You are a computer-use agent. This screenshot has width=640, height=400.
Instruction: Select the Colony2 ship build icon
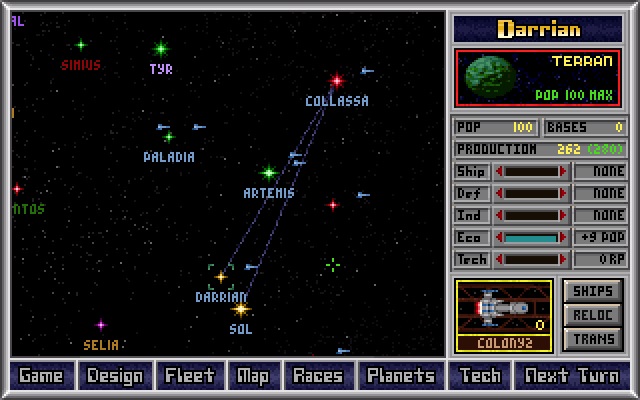click(504, 315)
